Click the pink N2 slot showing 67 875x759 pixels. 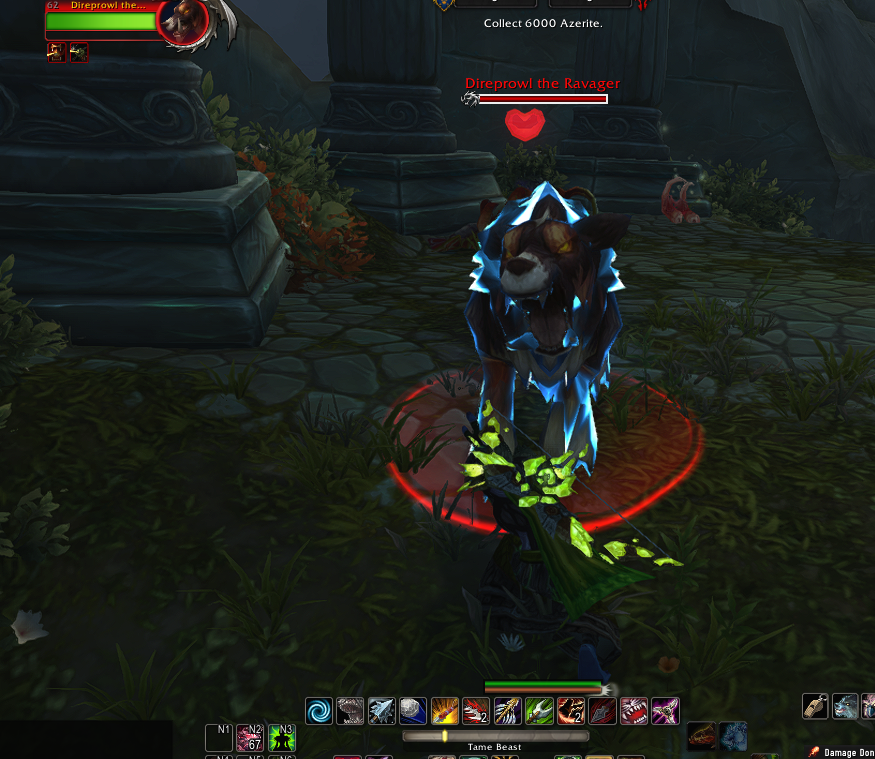pos(250,738)
